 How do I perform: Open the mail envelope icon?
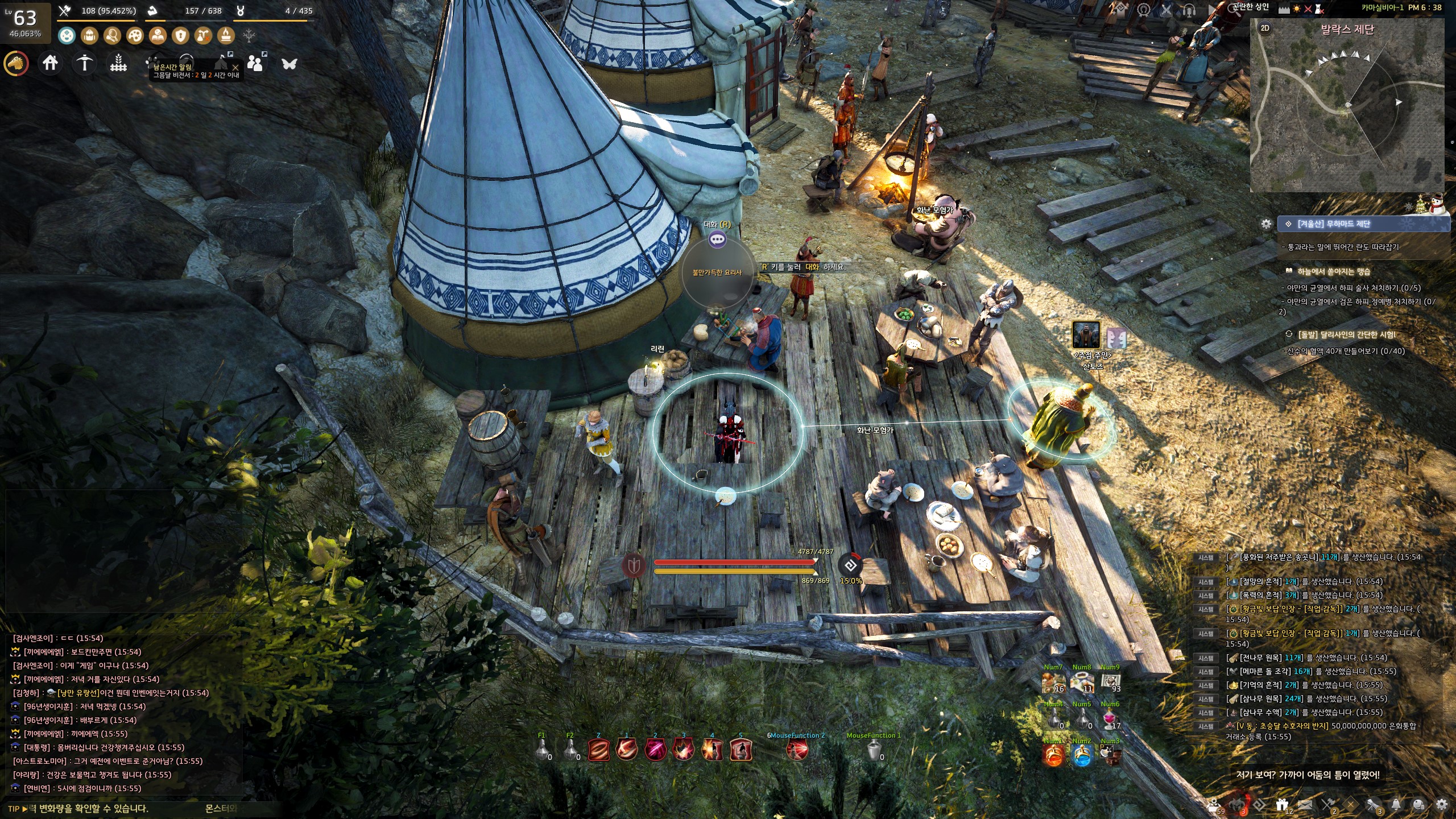[1305, 805]
